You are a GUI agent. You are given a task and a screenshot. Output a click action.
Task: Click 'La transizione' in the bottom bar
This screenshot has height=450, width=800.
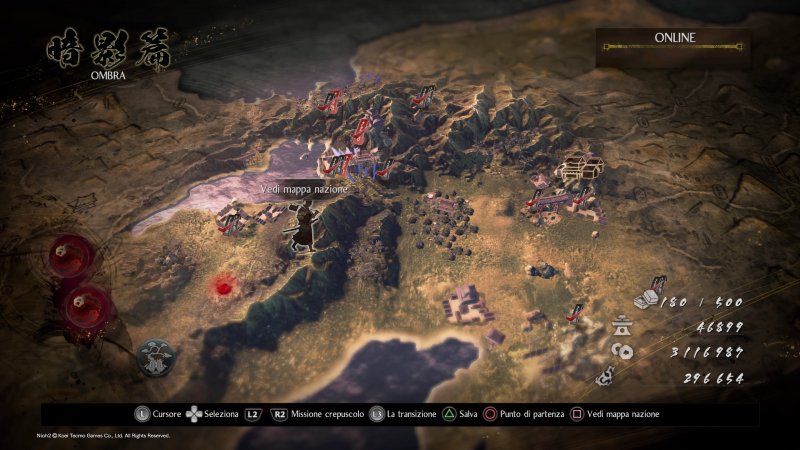(409, 413)
